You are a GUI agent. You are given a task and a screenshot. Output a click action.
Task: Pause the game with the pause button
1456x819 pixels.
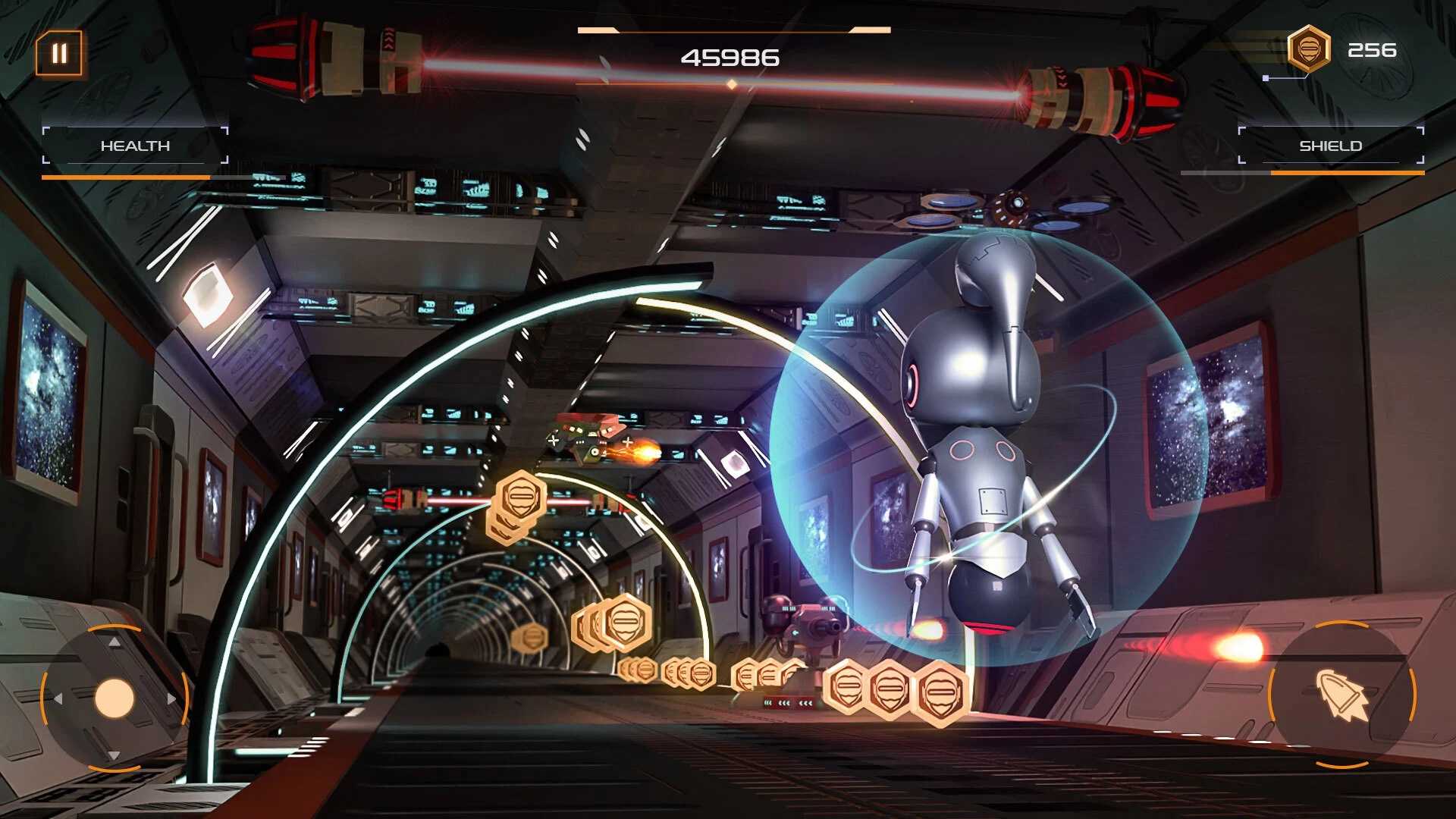59,54
